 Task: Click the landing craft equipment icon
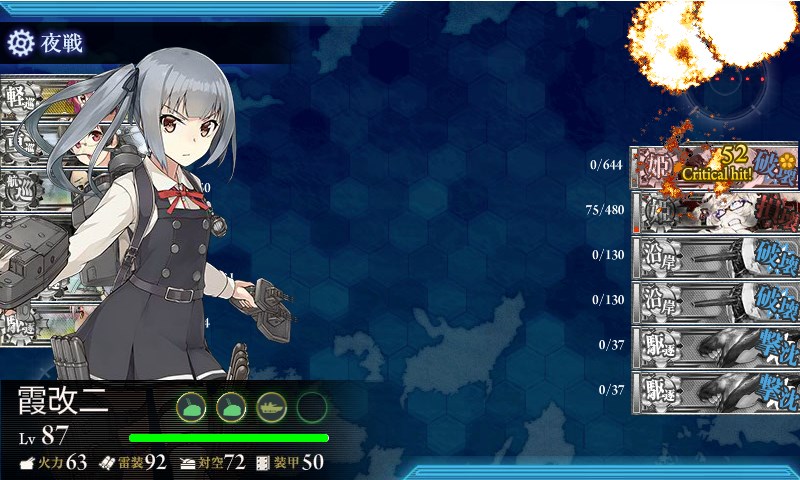(x=271, y=407)
